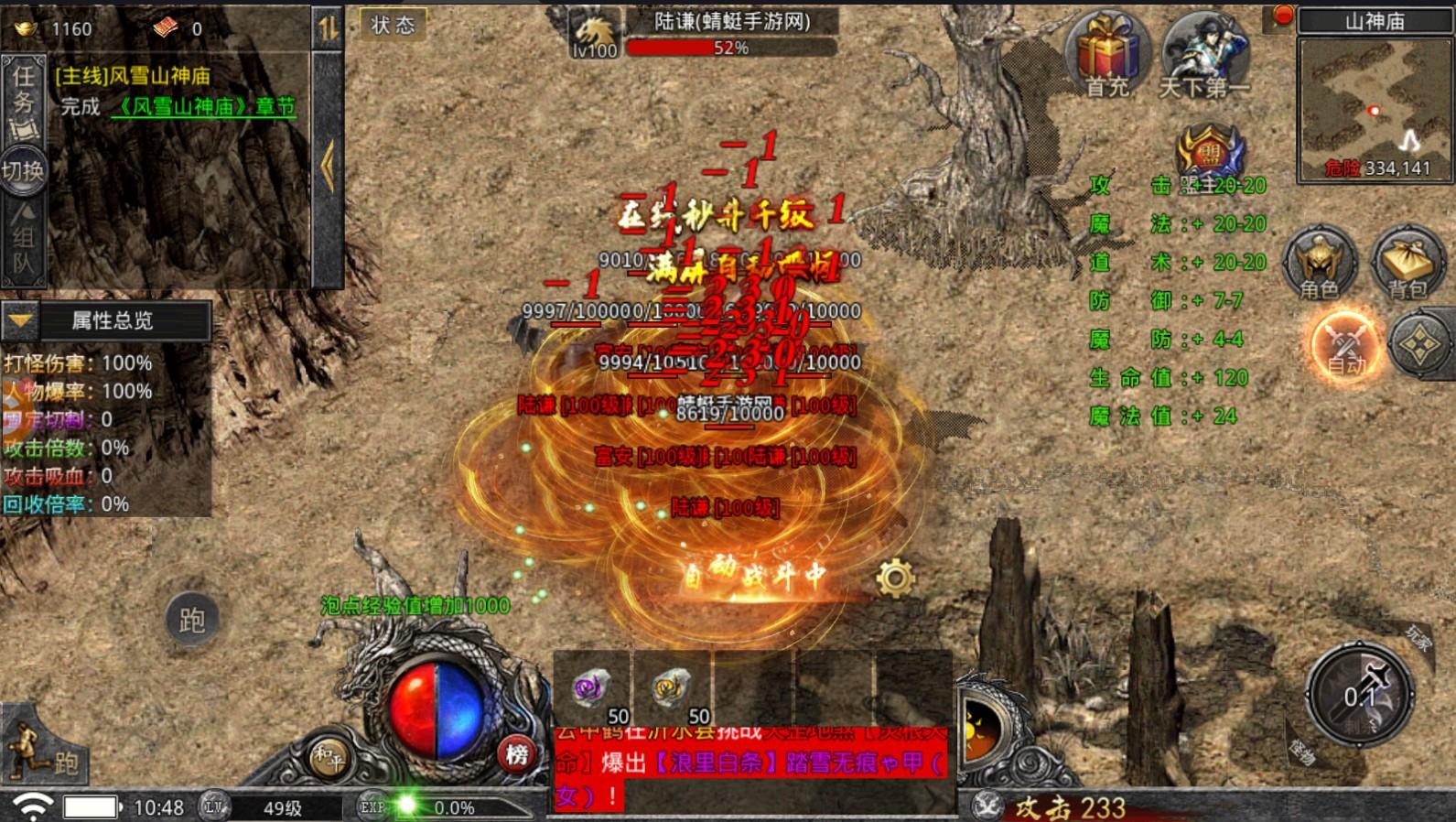Click the 切换 switch button

[23, 170]
